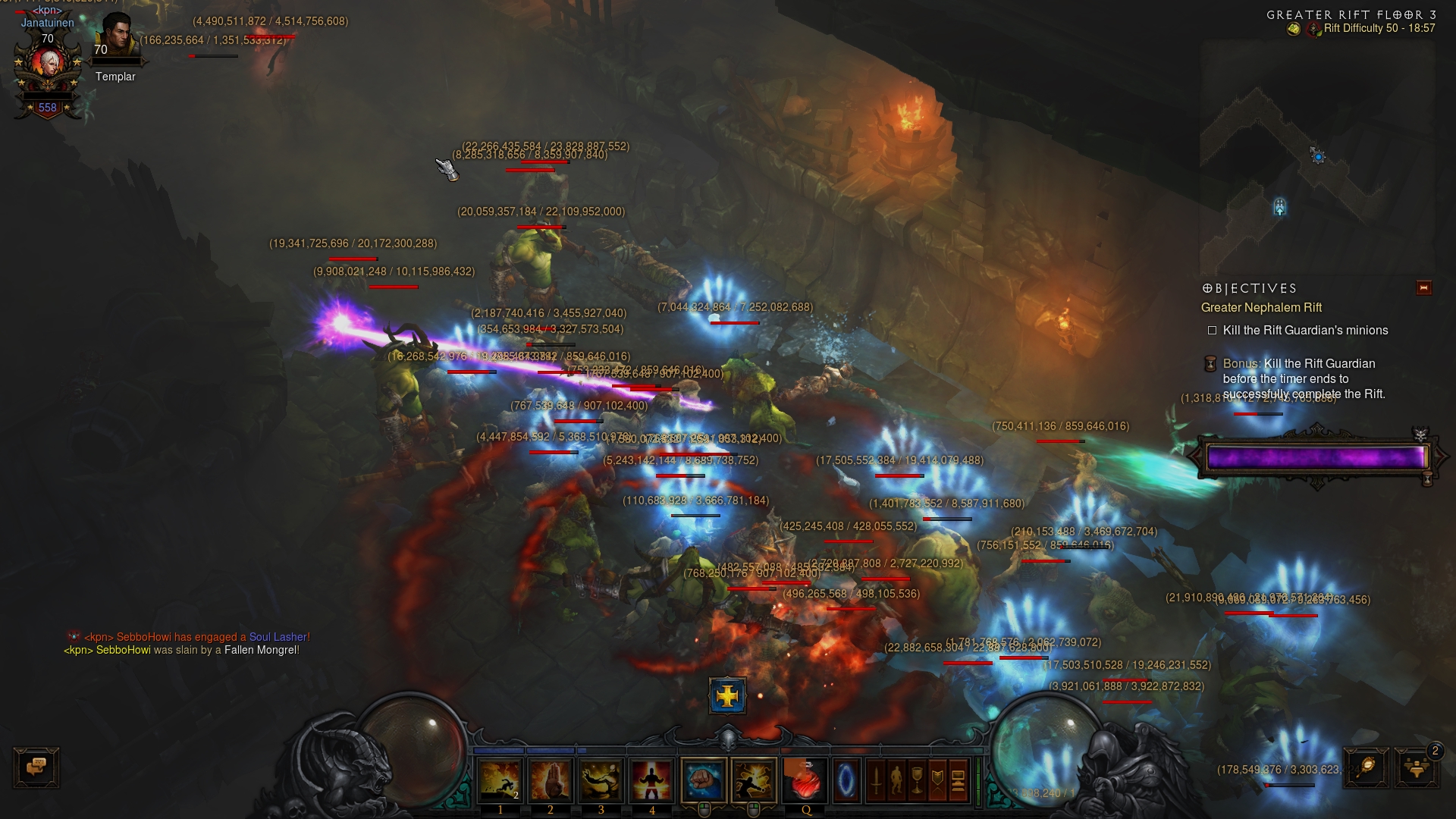Select the blue fist left-mouse skill
Image resolution: width=1456 pixels, height=819 pixels.
[704, 780]
